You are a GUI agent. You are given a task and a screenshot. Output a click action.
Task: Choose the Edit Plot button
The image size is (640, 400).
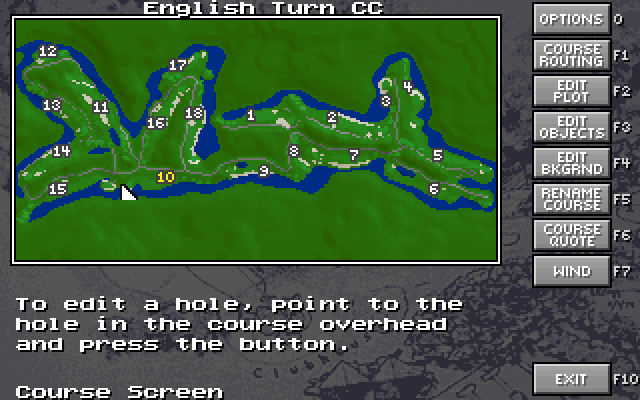point(571,91)
